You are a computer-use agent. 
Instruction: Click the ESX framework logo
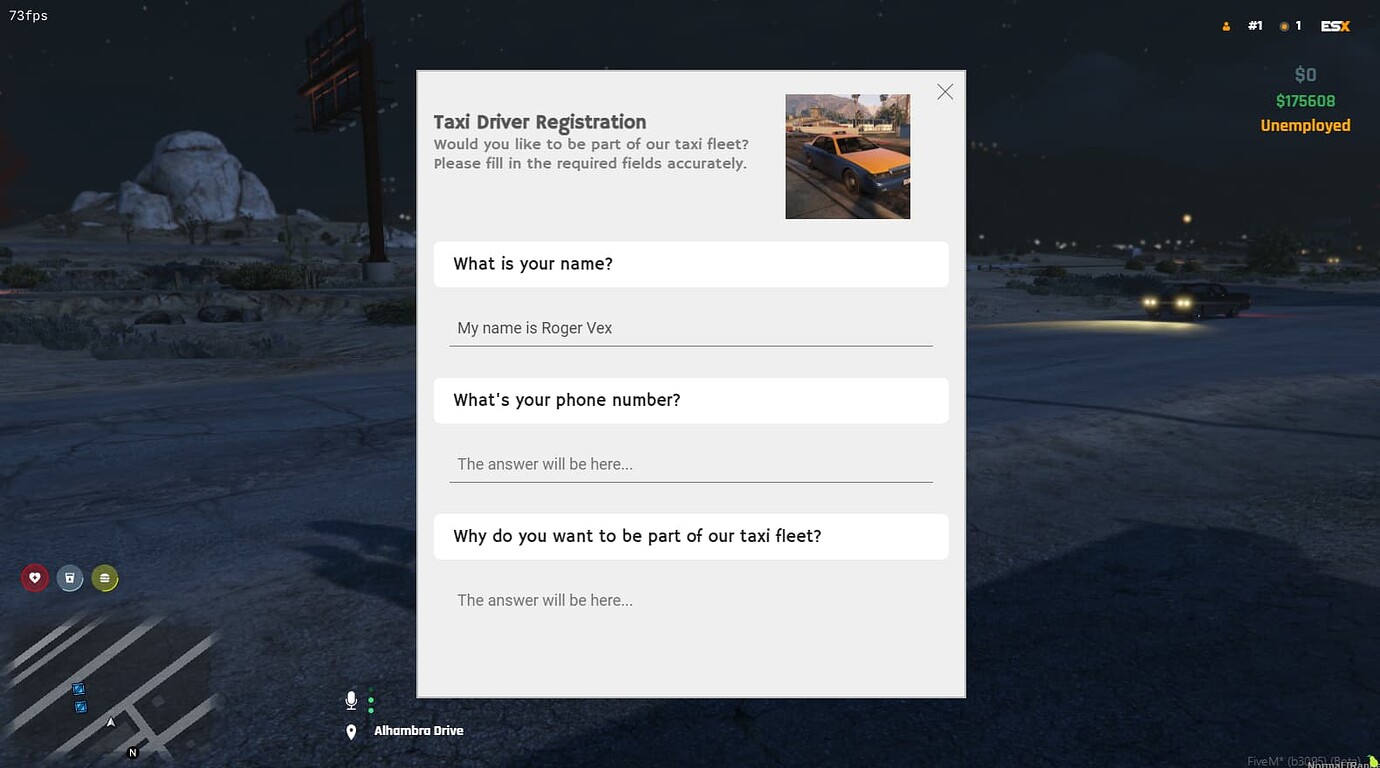[x=1335, y=25]
